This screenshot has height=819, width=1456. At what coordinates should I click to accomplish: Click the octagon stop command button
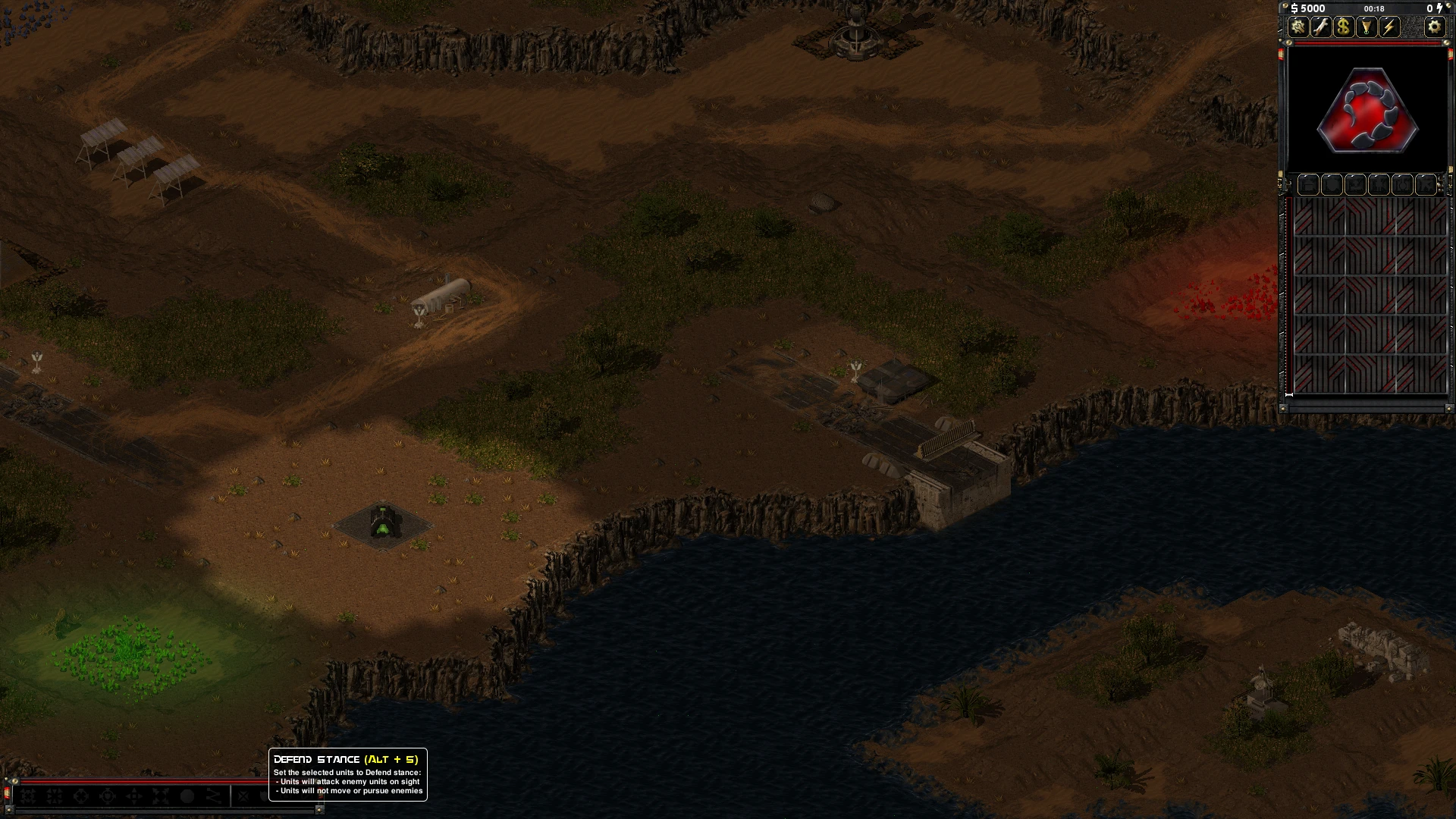click(187, 796)
